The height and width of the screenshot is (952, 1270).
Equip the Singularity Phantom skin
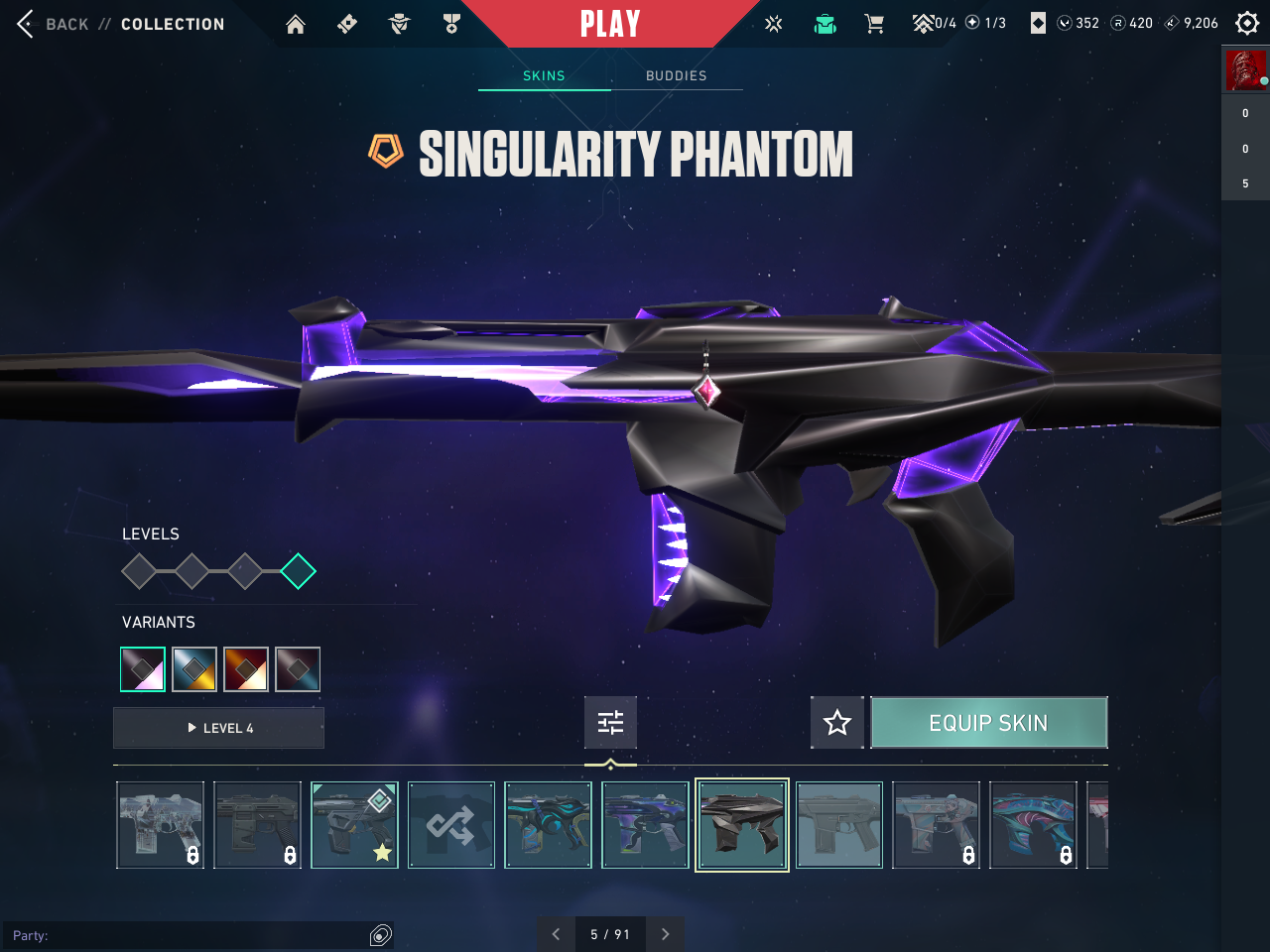(x=988, y=723)
